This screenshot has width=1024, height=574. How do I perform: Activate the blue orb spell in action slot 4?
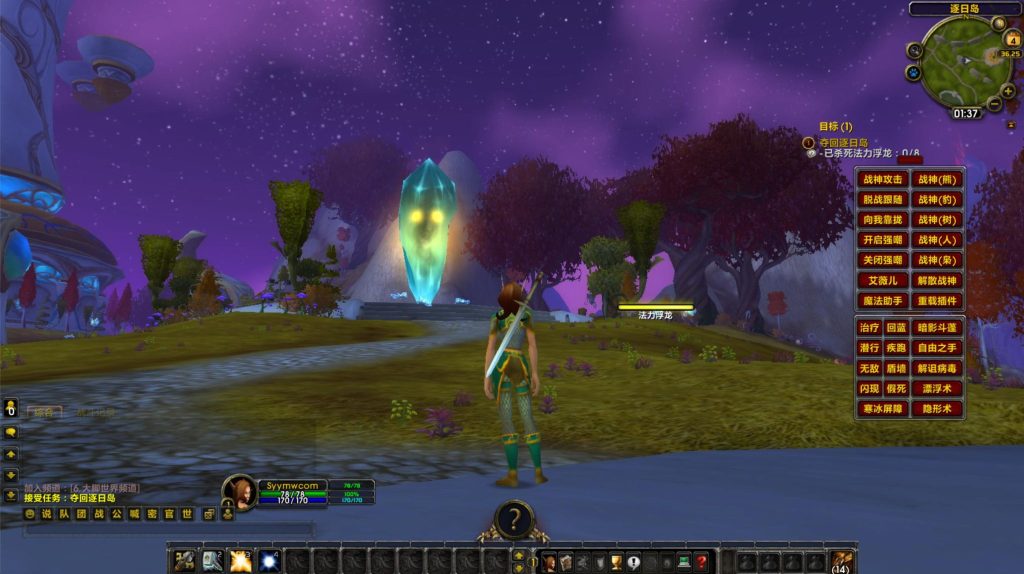[x=269, y=561]
